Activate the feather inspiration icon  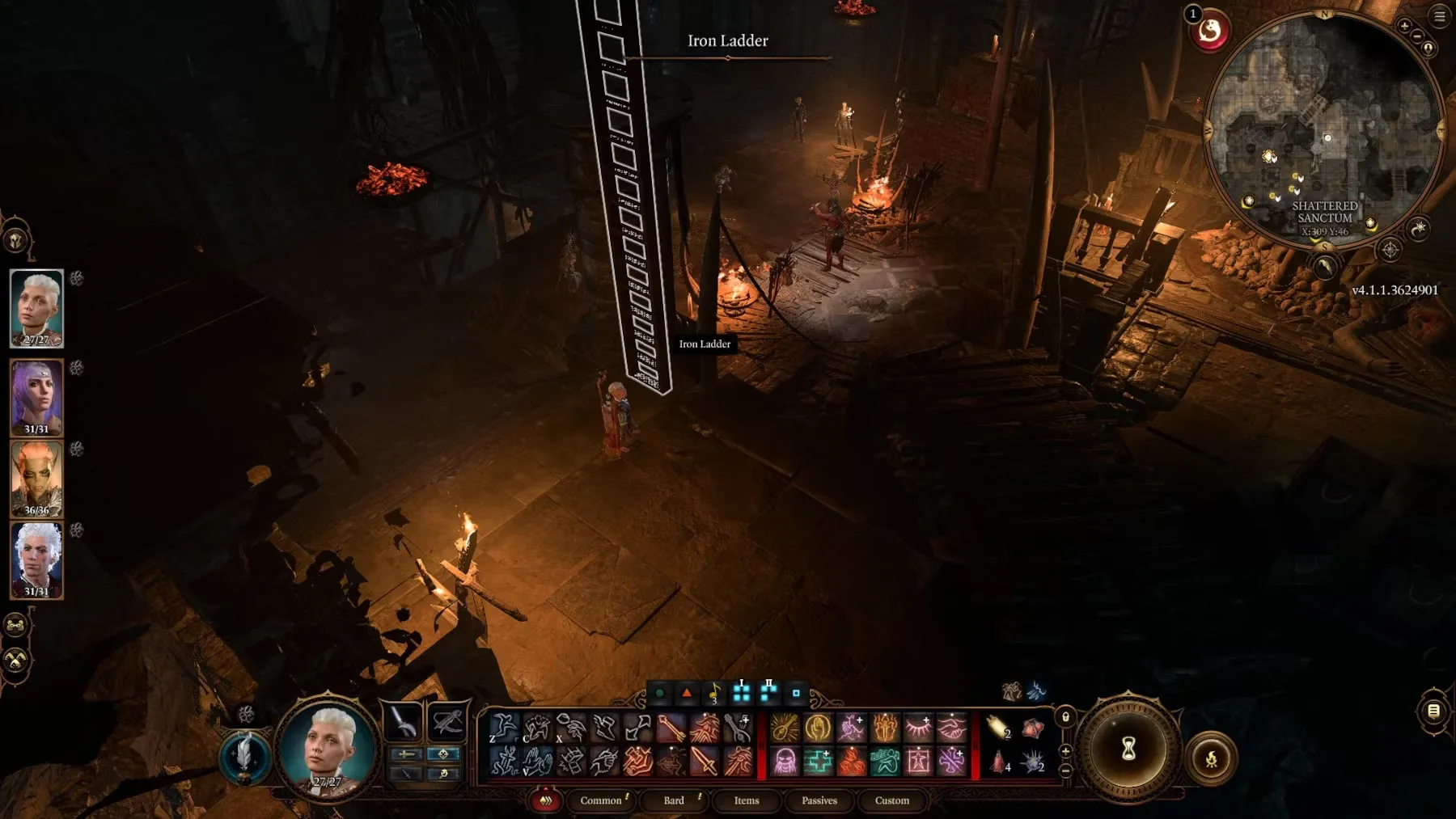(244, 758)
